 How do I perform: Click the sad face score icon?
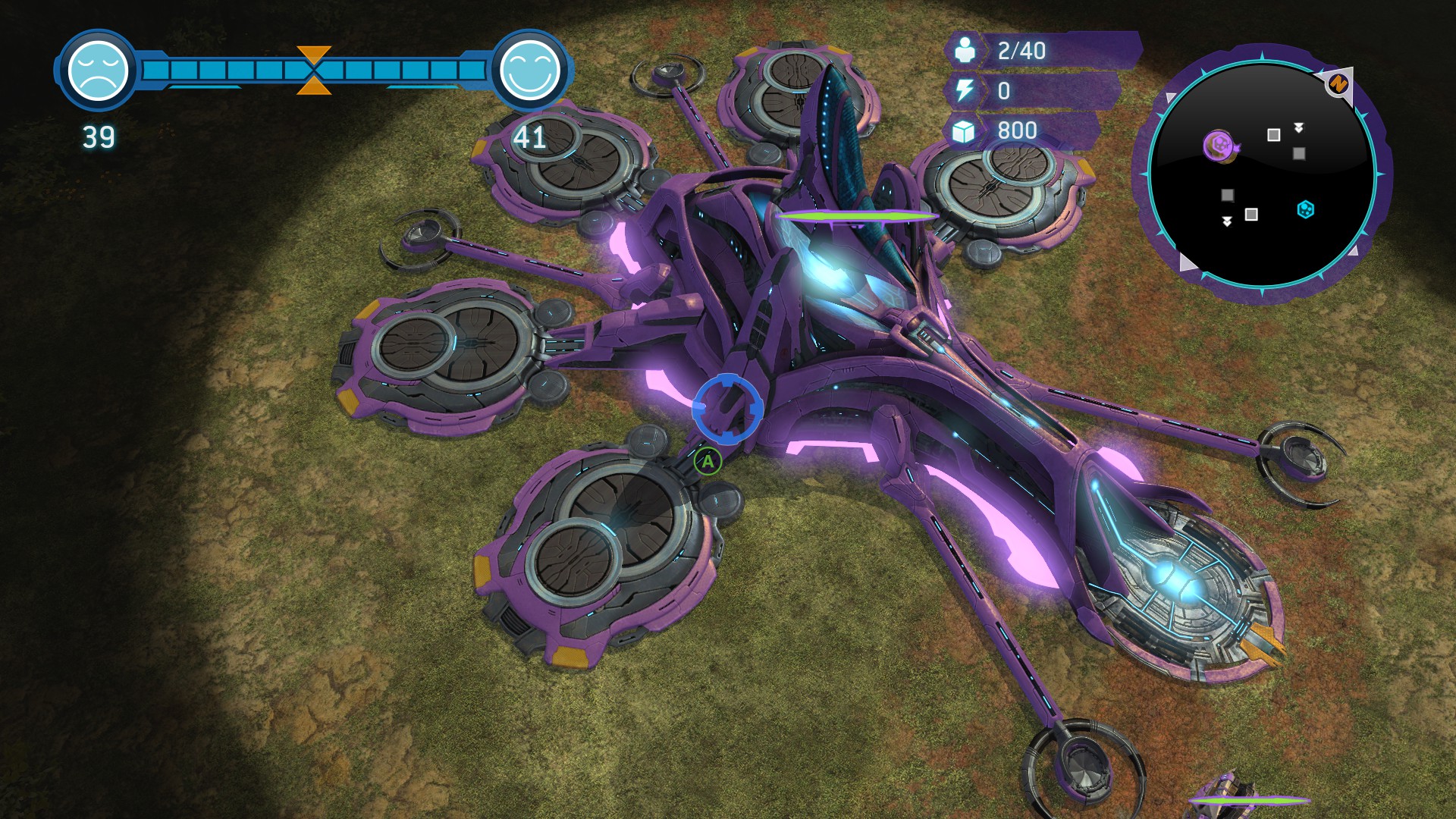point(98,71)
